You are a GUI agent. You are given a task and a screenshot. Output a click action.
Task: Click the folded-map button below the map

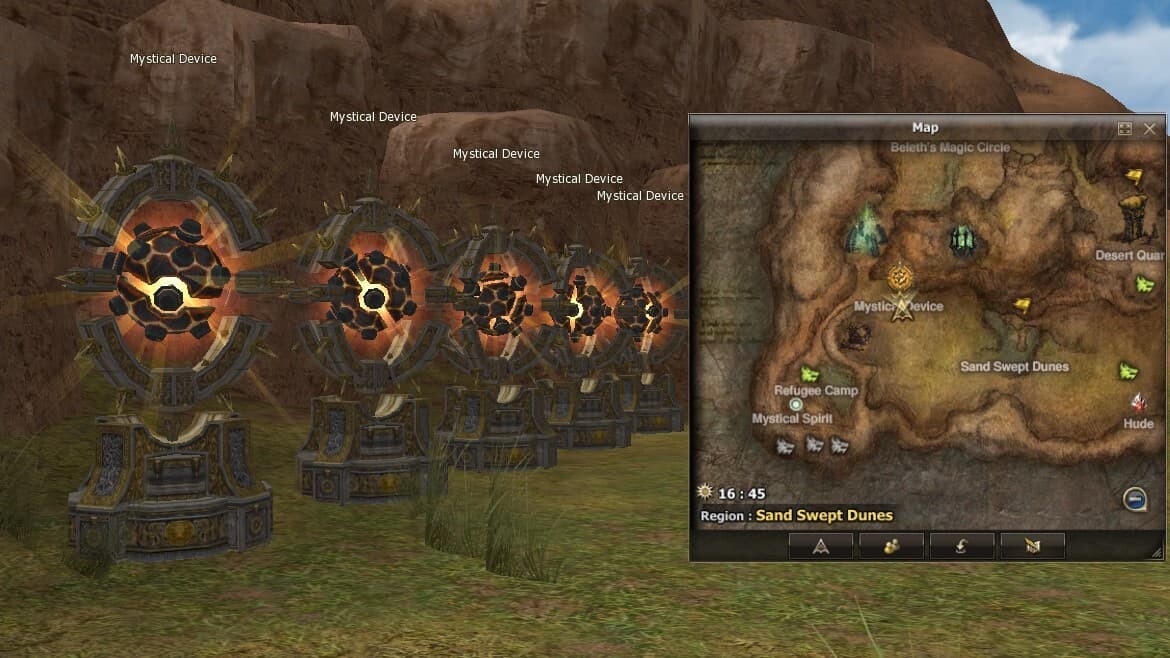(1032, 545)
